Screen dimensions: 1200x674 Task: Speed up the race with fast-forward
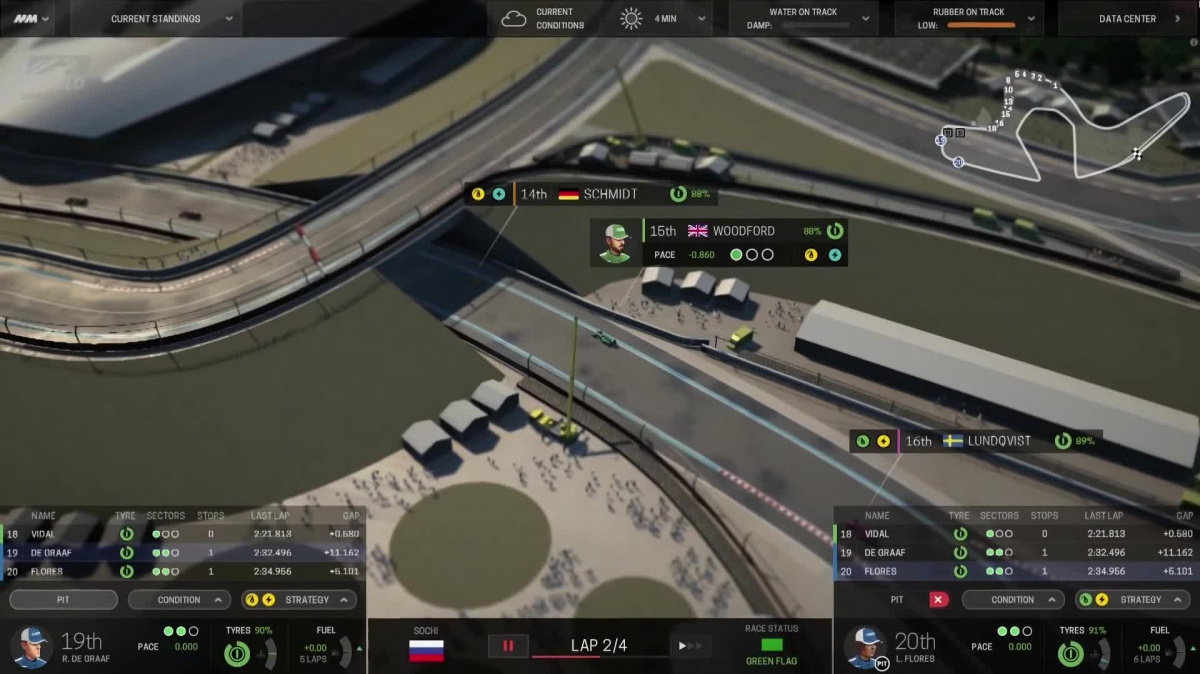coord(689,646)
